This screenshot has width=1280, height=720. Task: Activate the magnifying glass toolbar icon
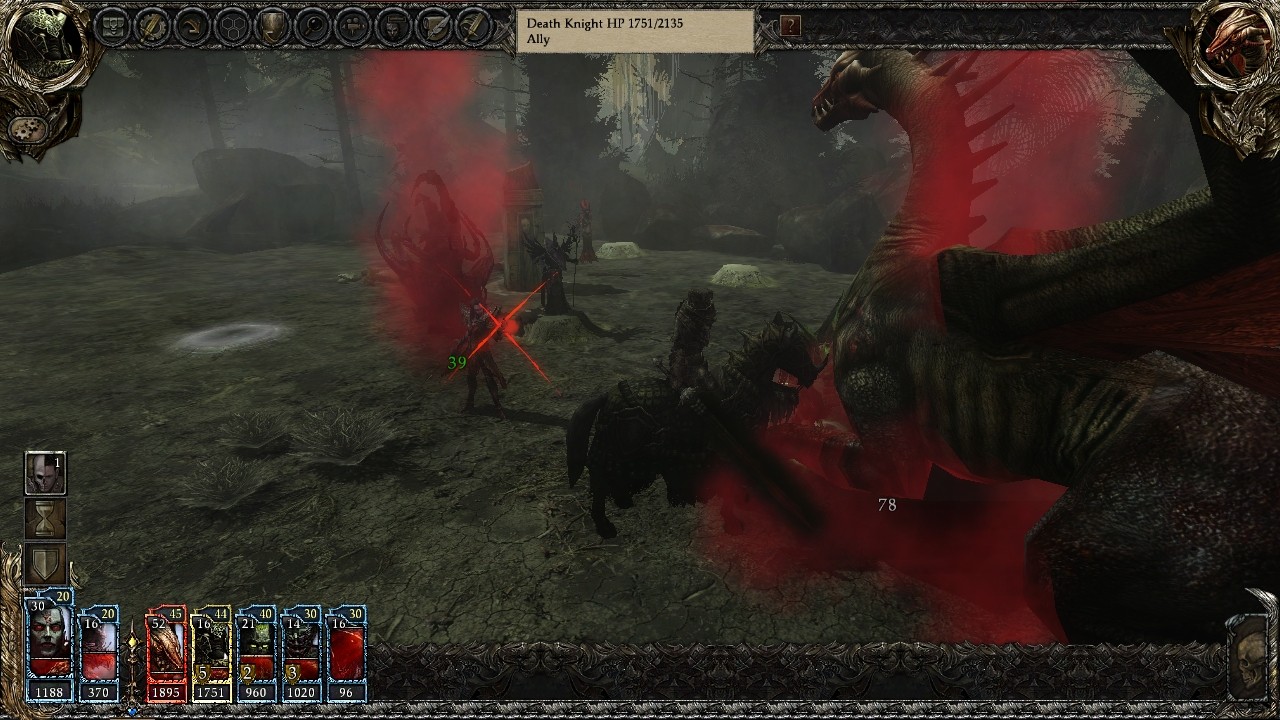tap(311, 26)
